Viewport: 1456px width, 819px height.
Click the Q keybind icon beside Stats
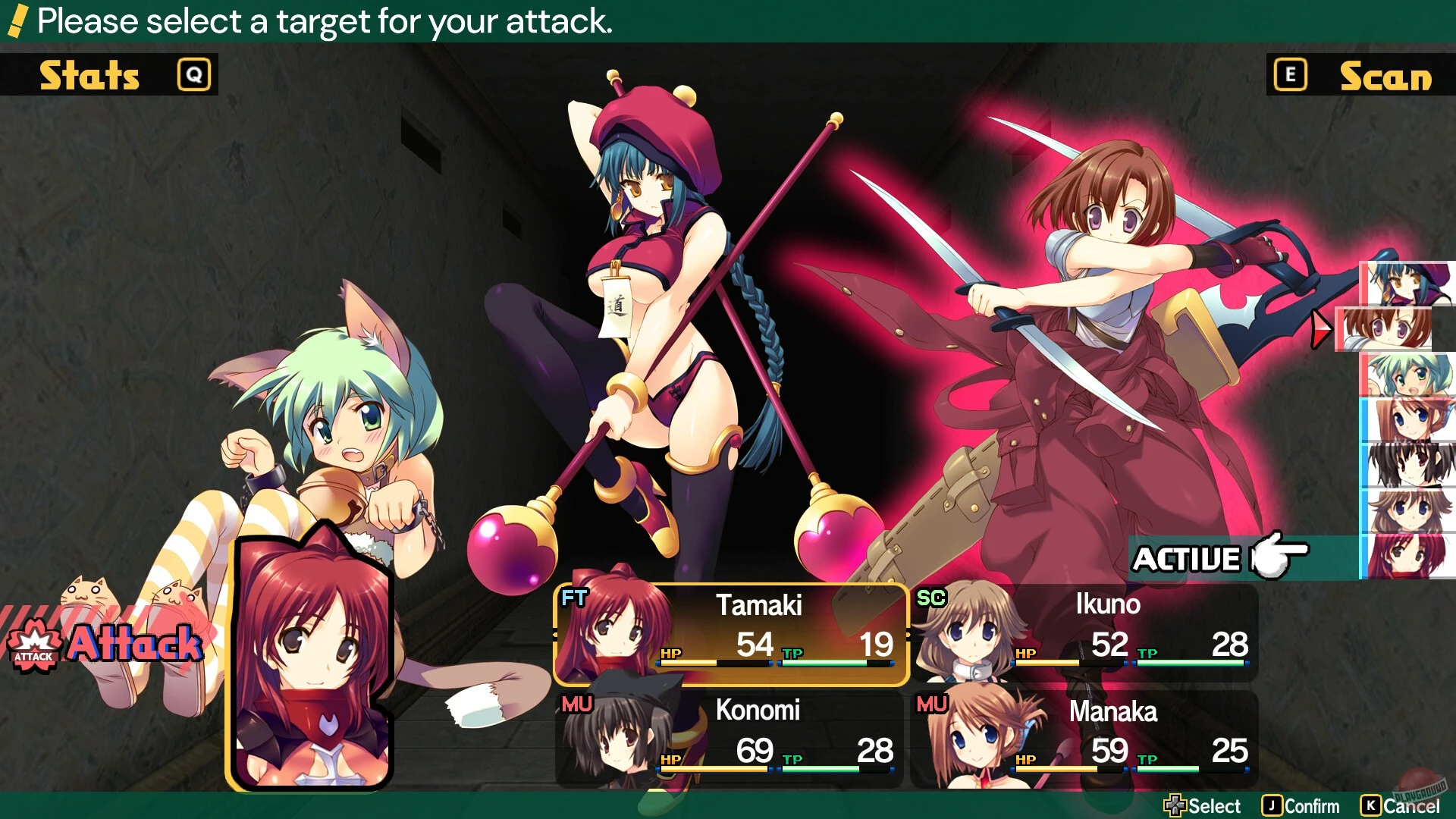(193, 74)
